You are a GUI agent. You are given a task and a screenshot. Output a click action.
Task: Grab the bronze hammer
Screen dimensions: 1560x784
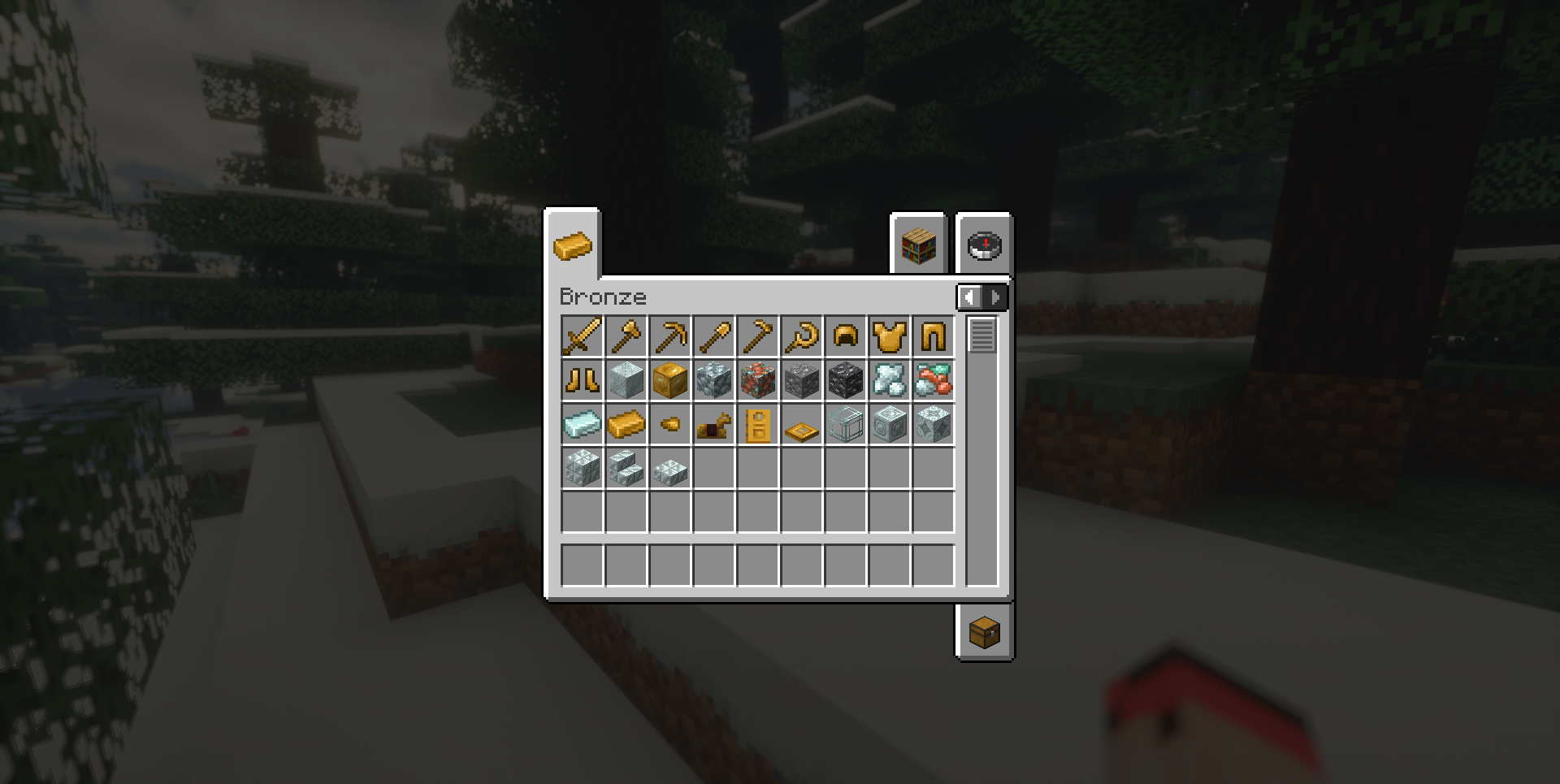(x=625, y=336)
